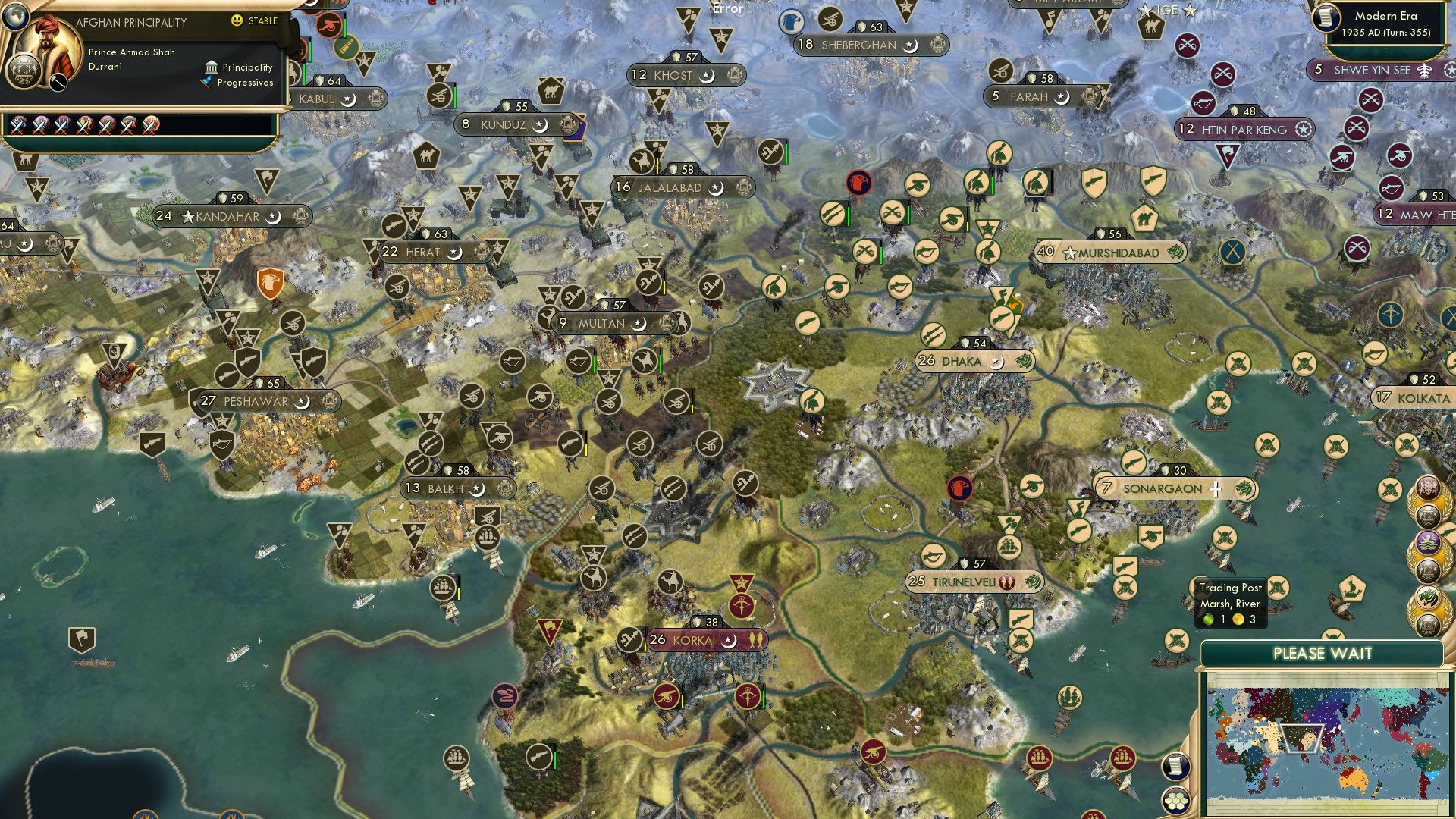Click the crescent moon religion icon on Herat's banner

point(453,253)
